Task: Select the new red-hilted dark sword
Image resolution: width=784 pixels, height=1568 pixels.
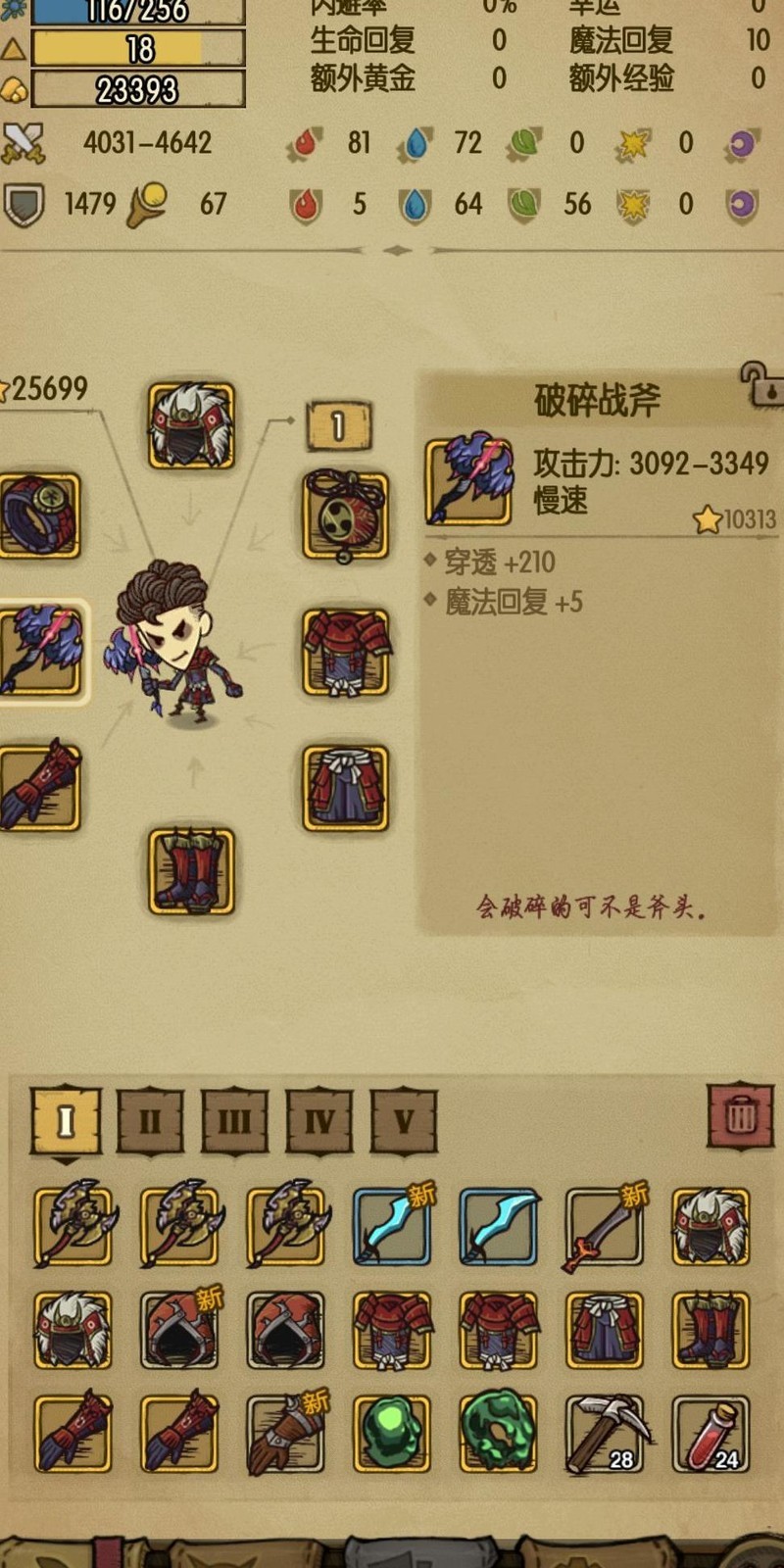Action: click(x=605, y=1226)
